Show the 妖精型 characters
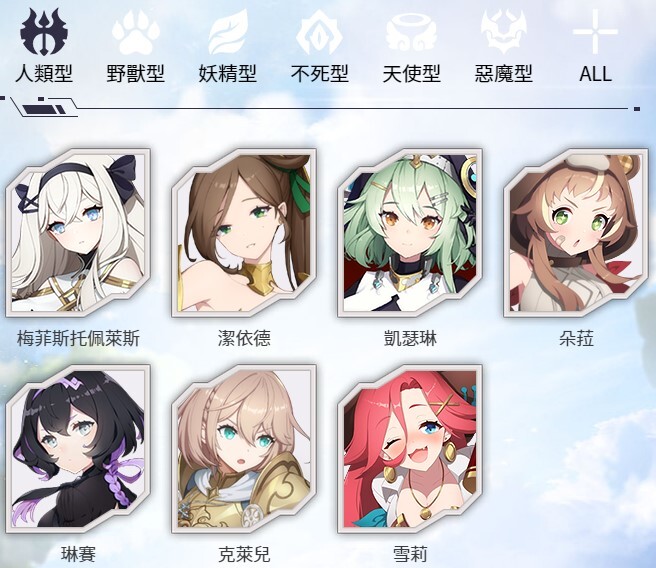This screenshot has width=656, height=568. click(x=227, y=45)
